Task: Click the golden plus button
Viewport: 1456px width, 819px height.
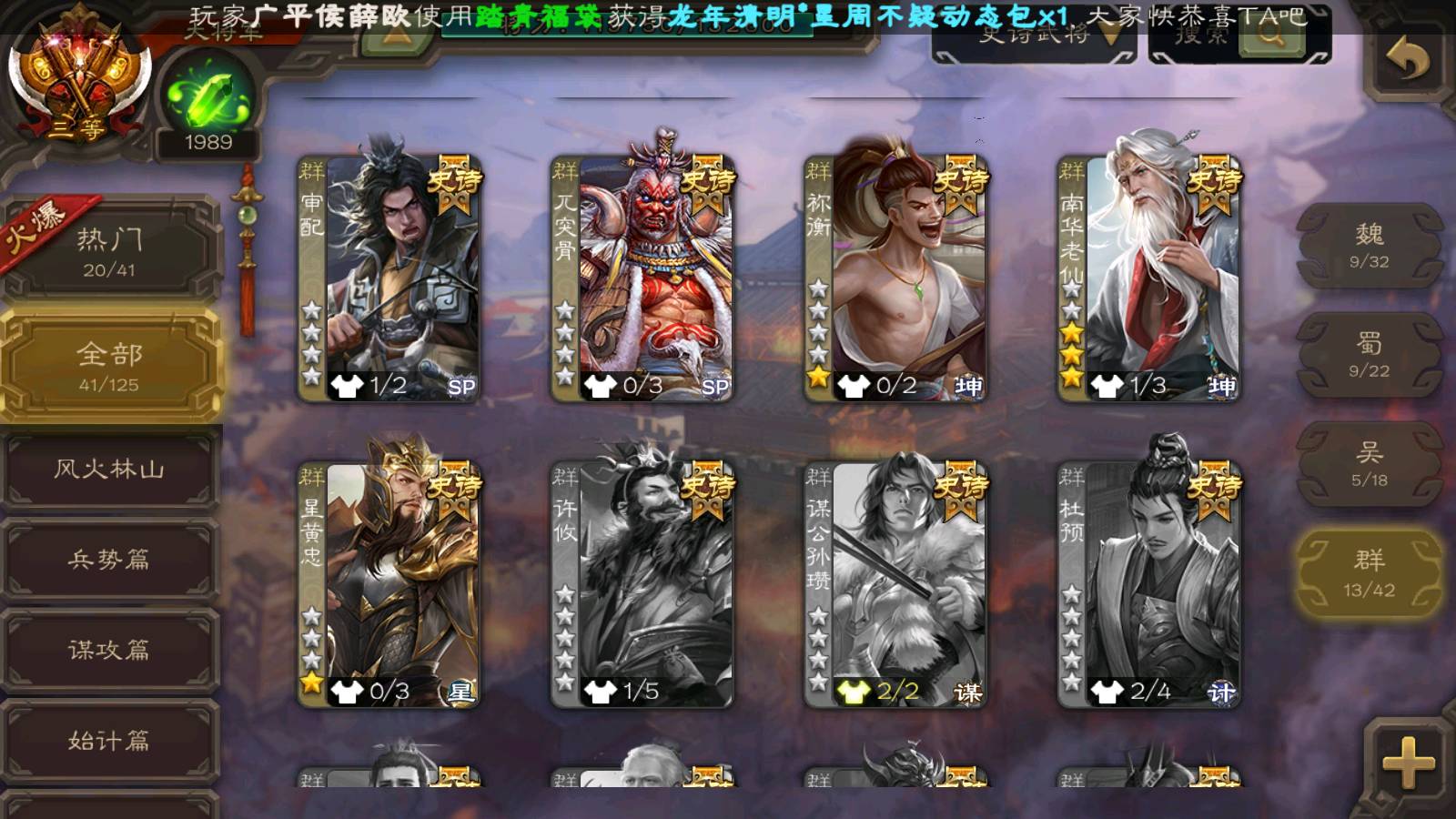Action: [1408, 763]
